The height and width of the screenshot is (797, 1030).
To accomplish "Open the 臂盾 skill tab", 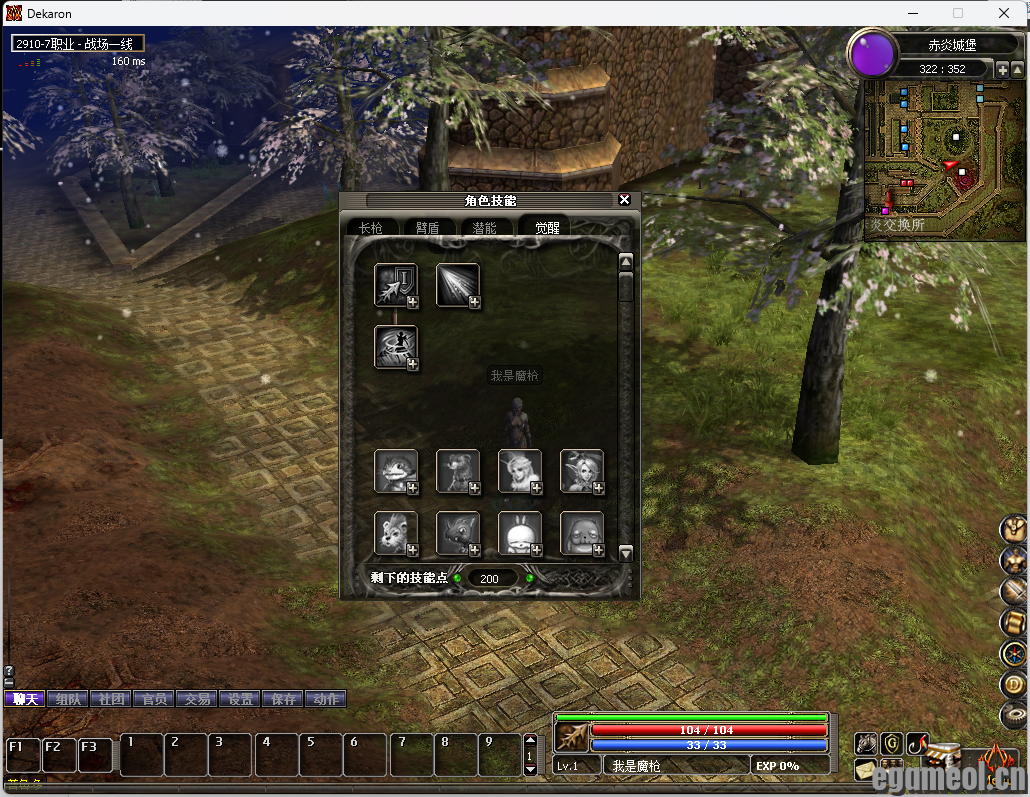I will click(x=427, y=228).
